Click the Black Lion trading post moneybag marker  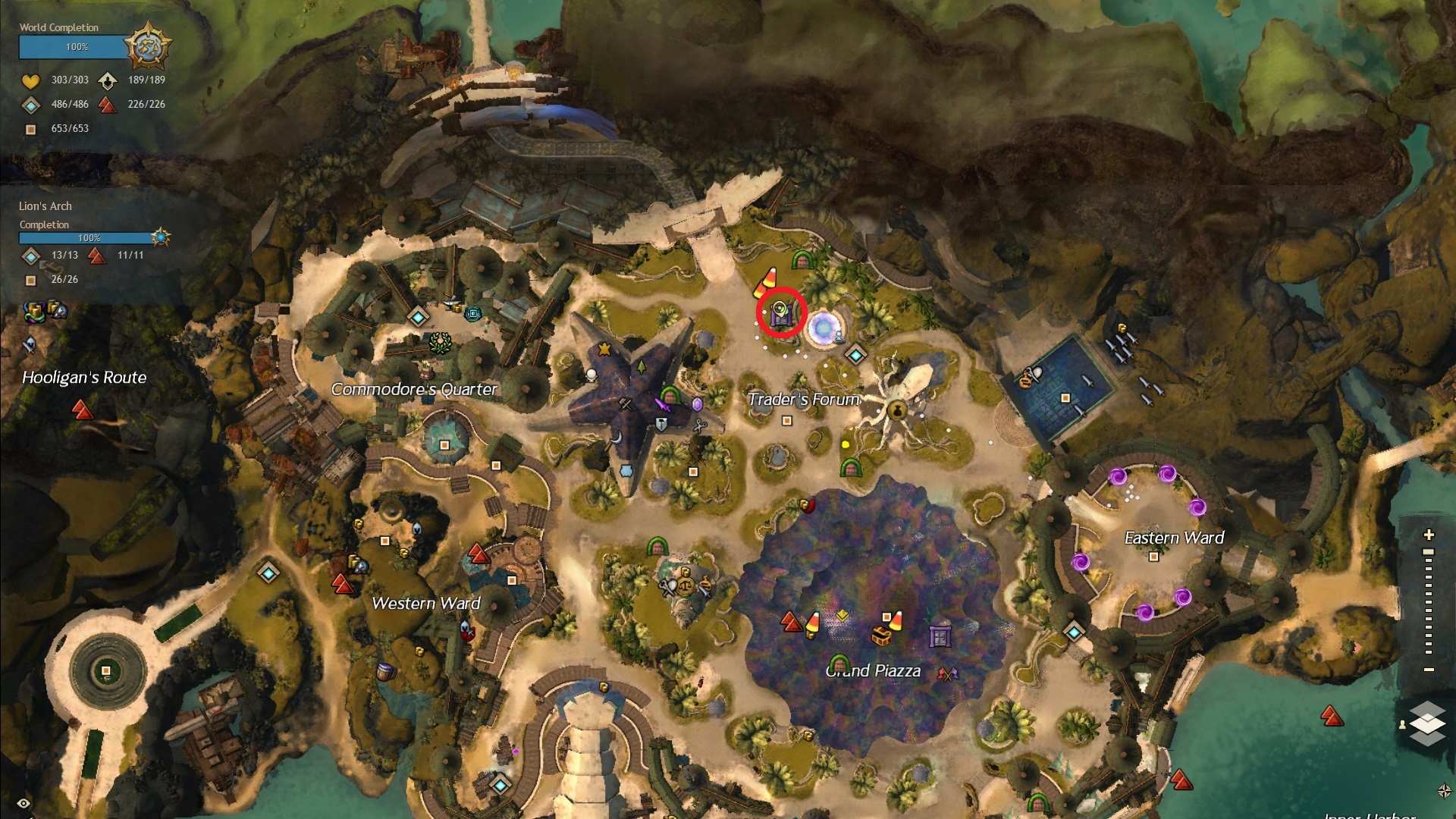point(897,410)
